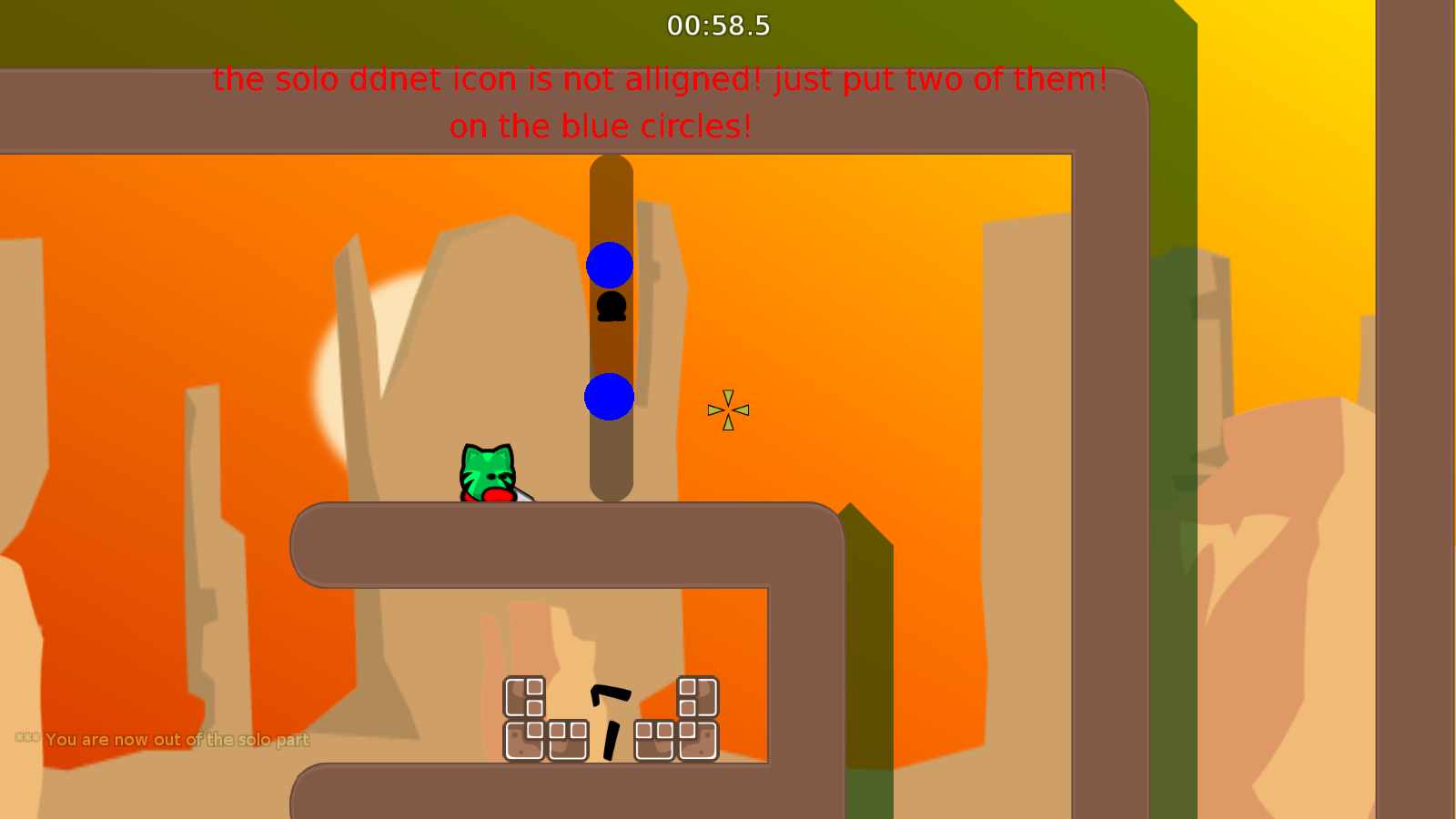Click the tee's red hammer weapon
Screen dimensions: 1456x819
click(x=500, y=498)
